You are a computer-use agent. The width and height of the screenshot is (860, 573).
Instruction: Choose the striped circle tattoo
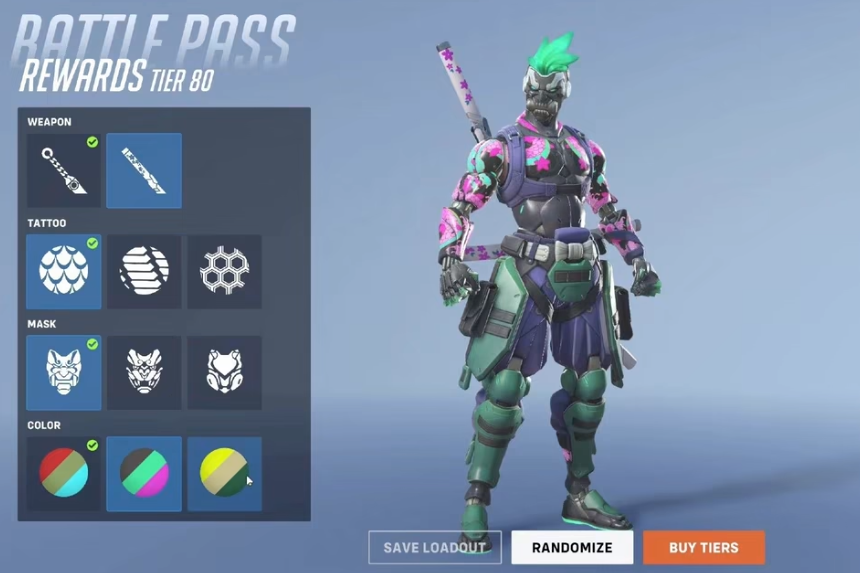pyautogui.click(x=144, y=272)
